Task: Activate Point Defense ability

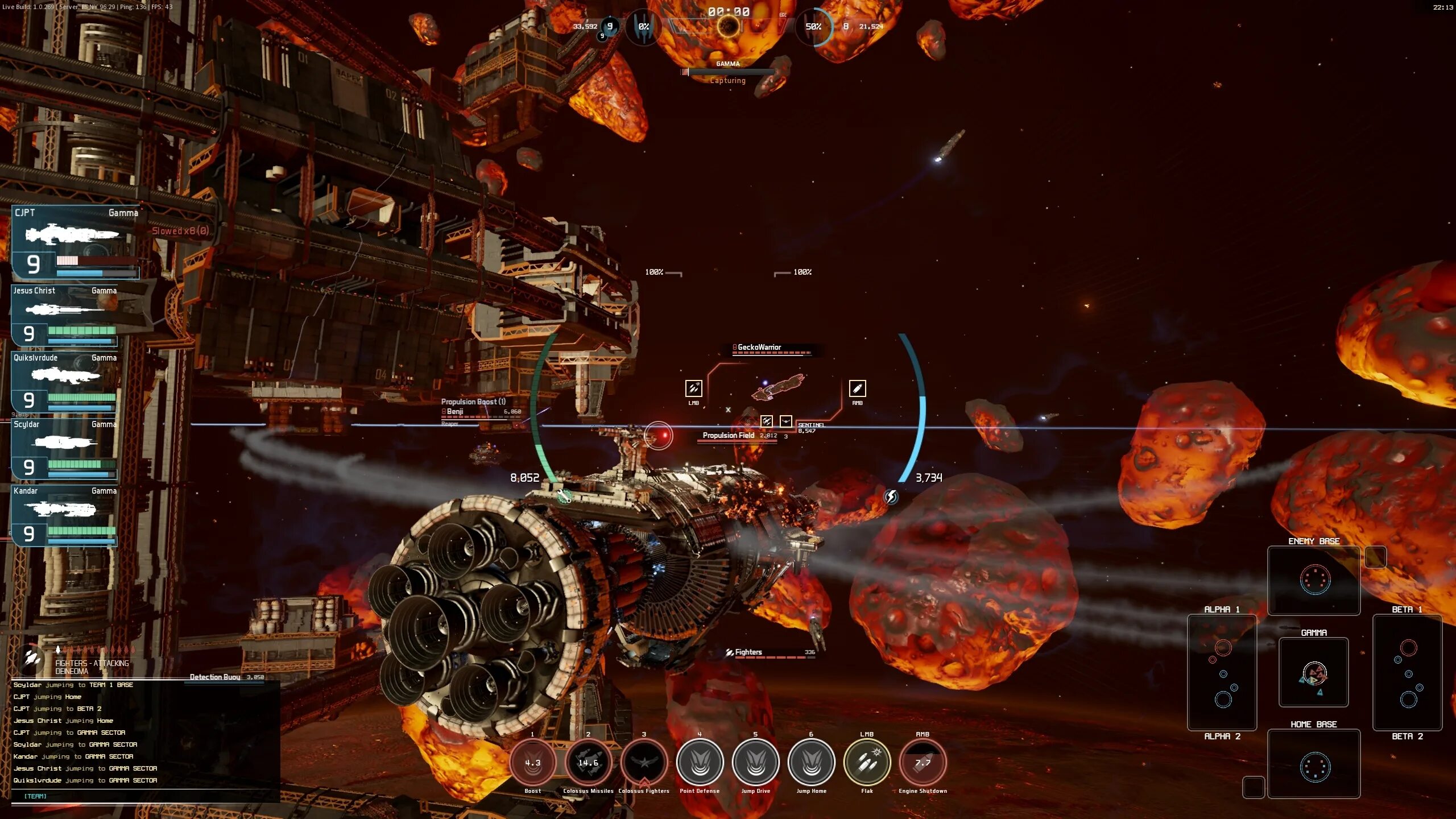Action: tap(700, 763)
